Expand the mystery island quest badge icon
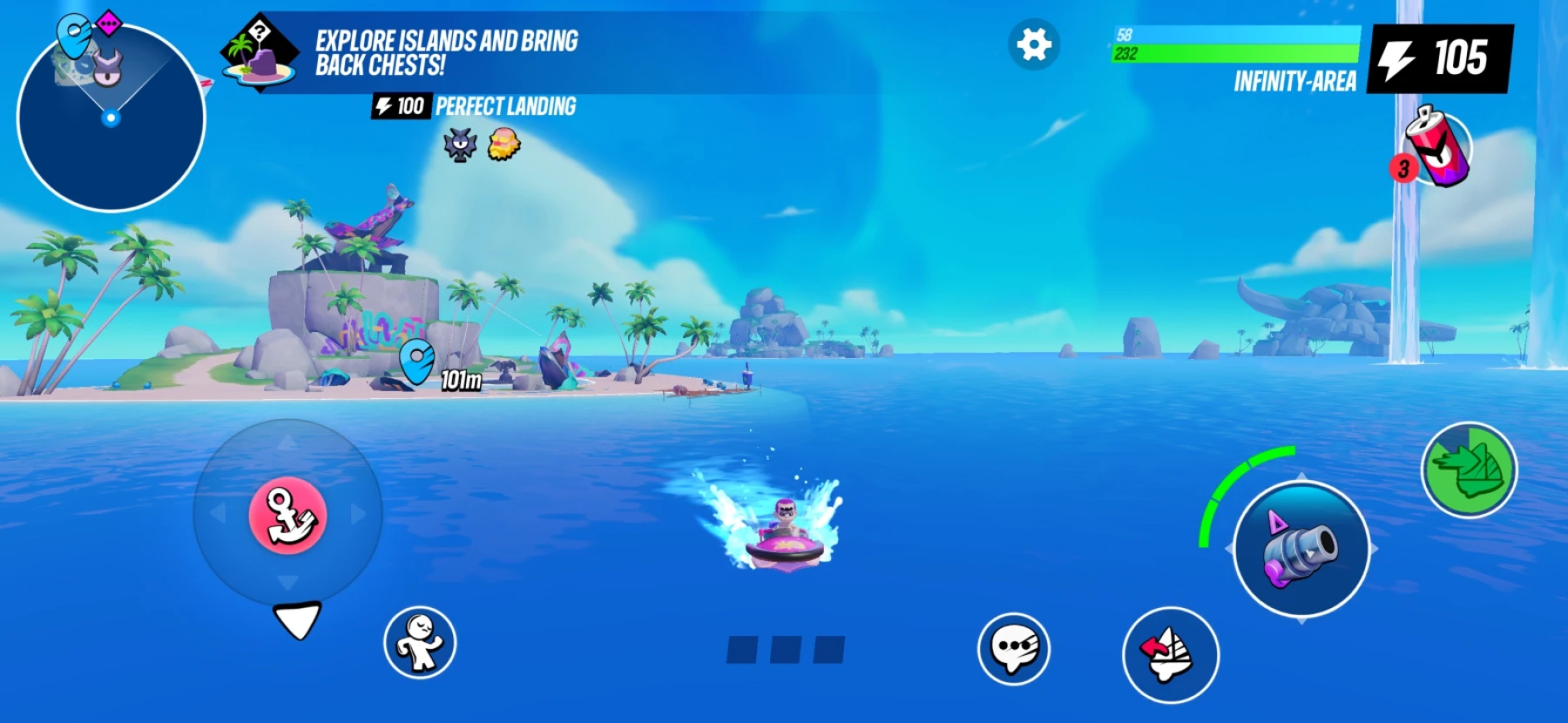 pyautogui.click(x=259, y=54)
